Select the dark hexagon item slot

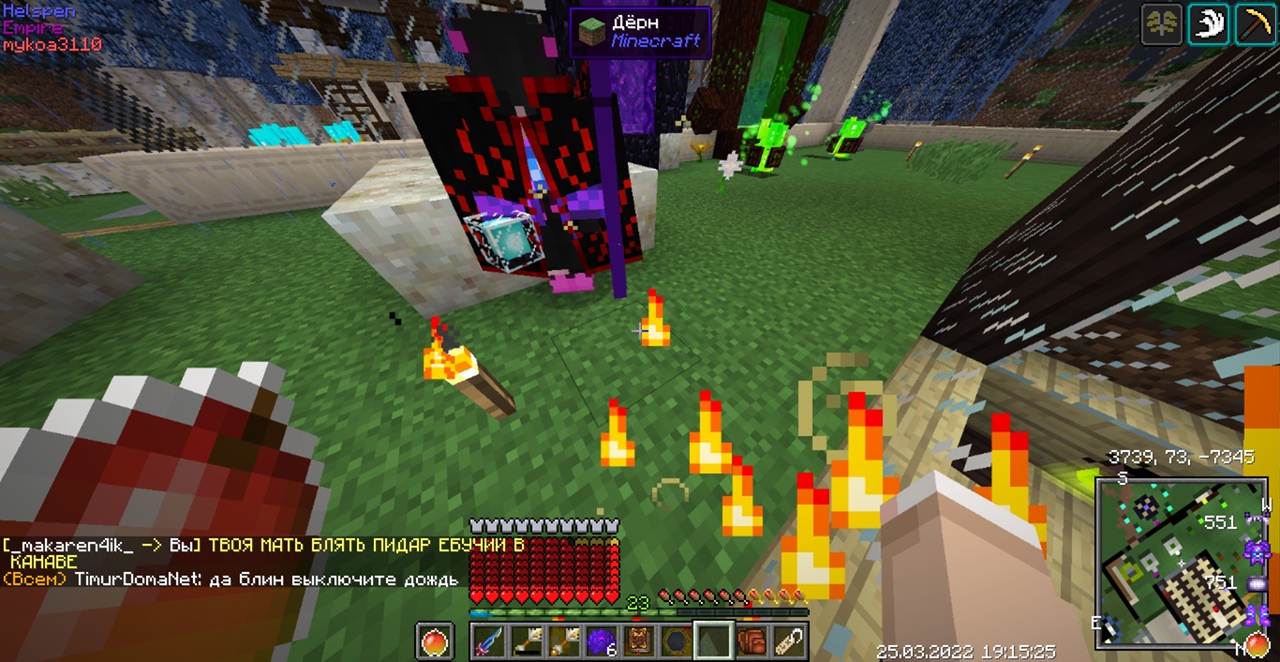676,641
